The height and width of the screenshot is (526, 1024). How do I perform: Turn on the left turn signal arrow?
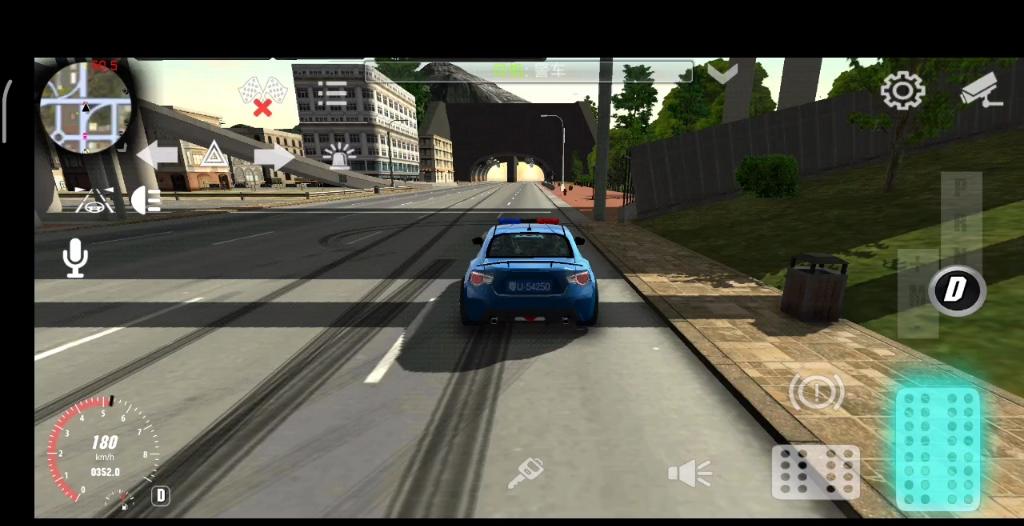click(157, 155)
